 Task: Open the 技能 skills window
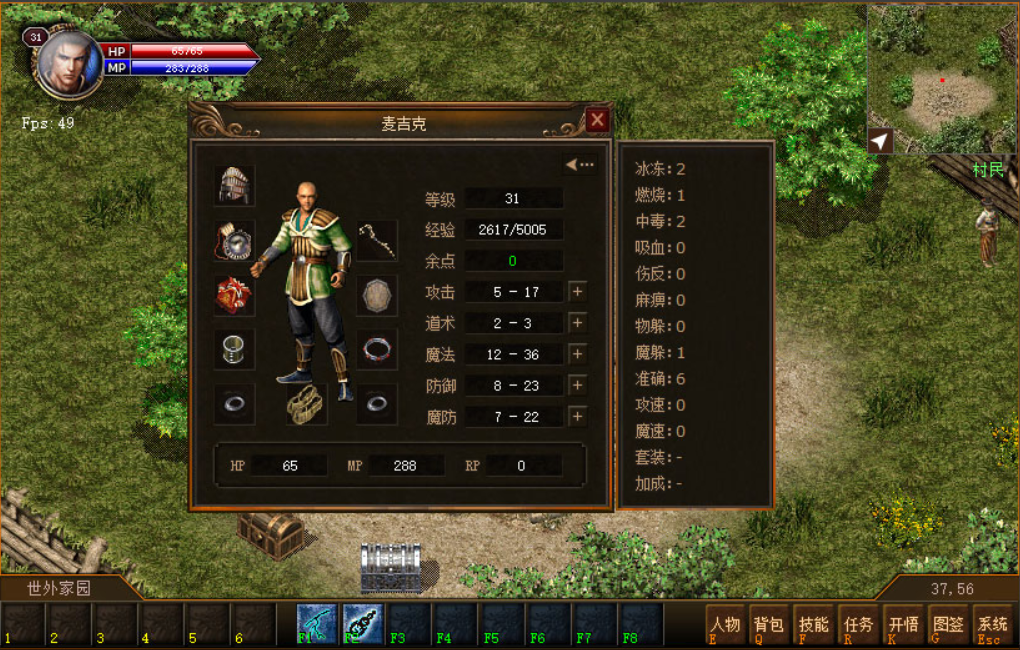(814, 625)
